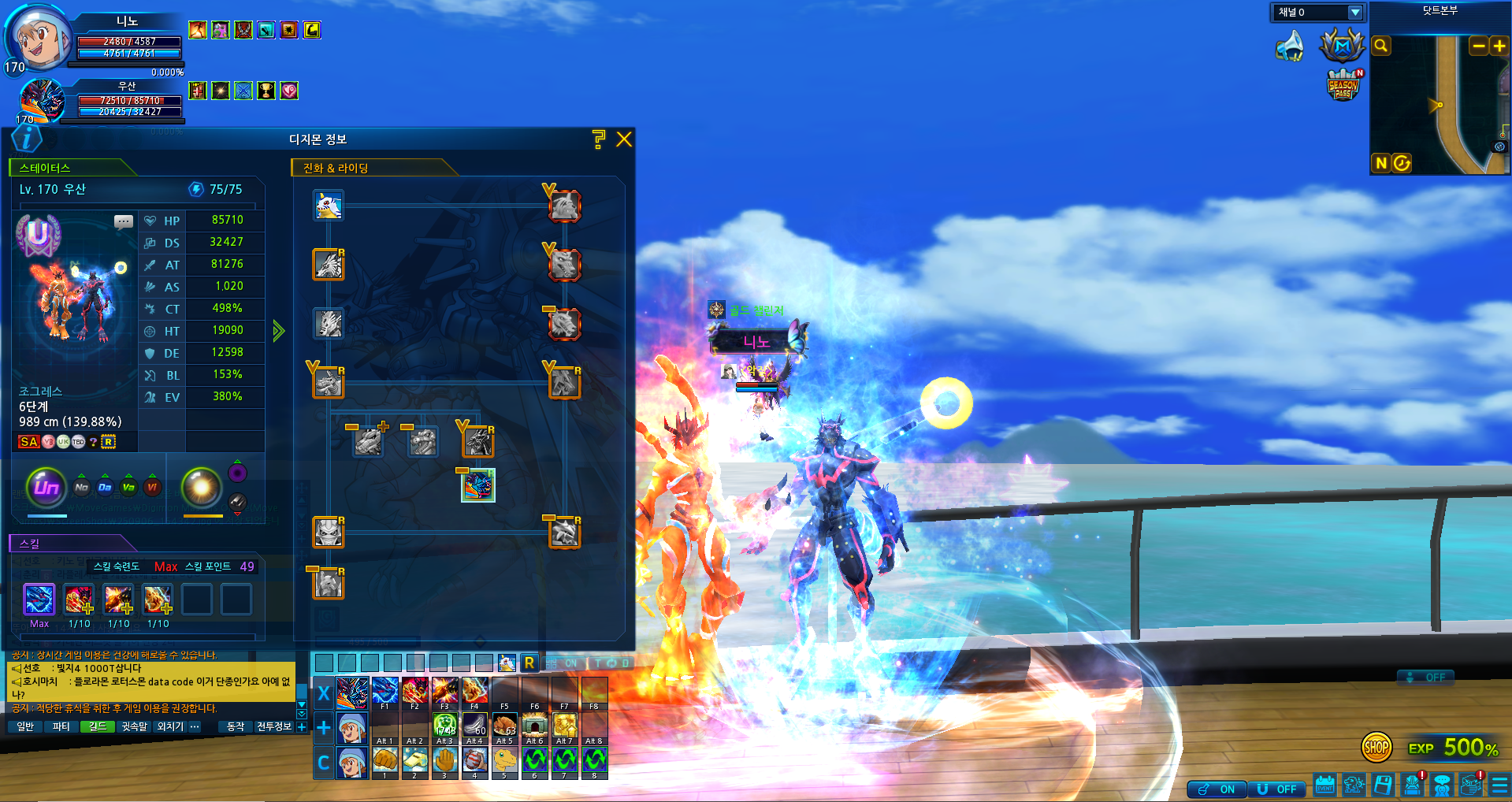Switch chat to the 파티 (party) tab
The width and height of the screenshot is (1512, 802).
[61, 726]
